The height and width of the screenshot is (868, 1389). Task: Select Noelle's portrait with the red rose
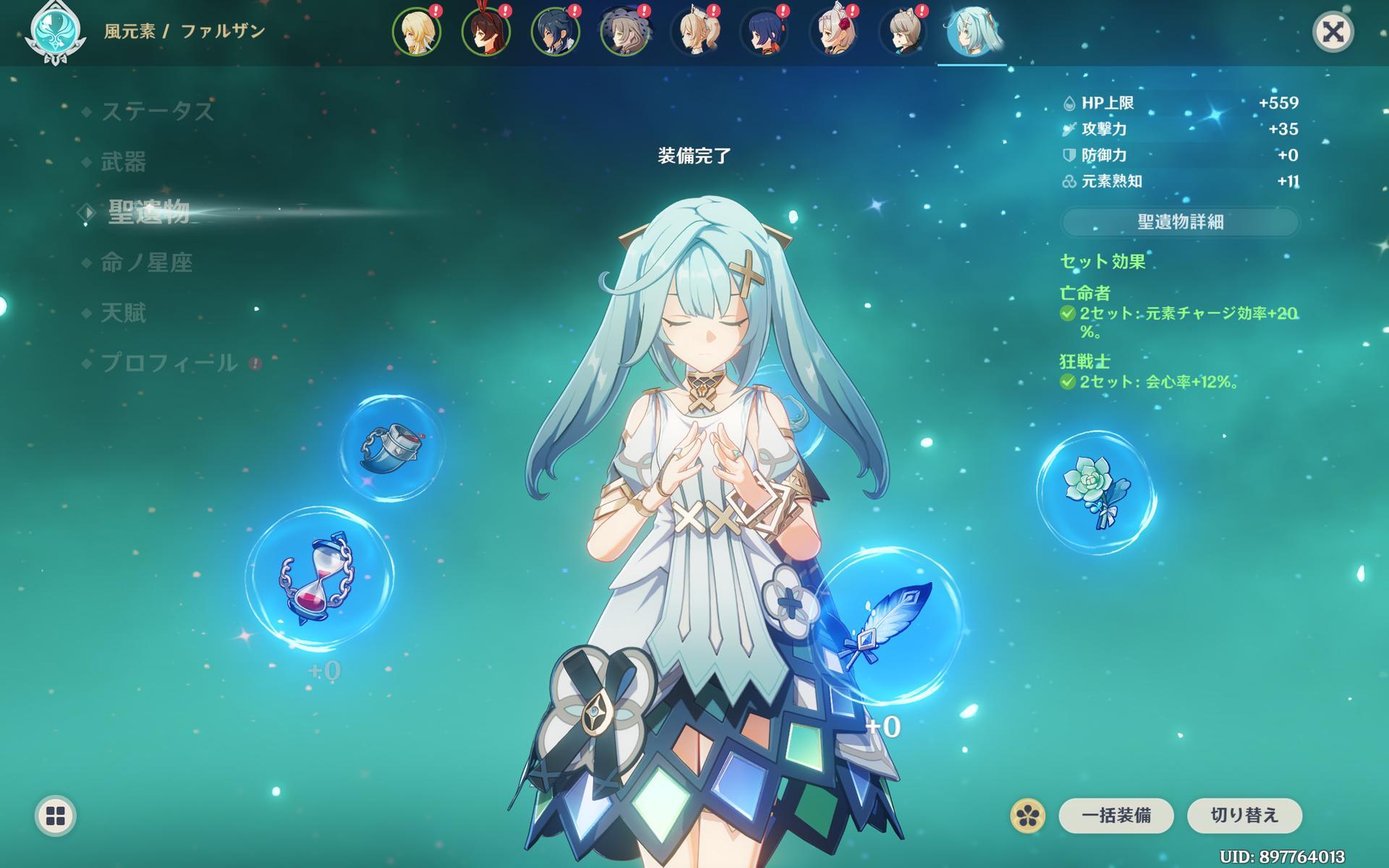click(833, 33)
